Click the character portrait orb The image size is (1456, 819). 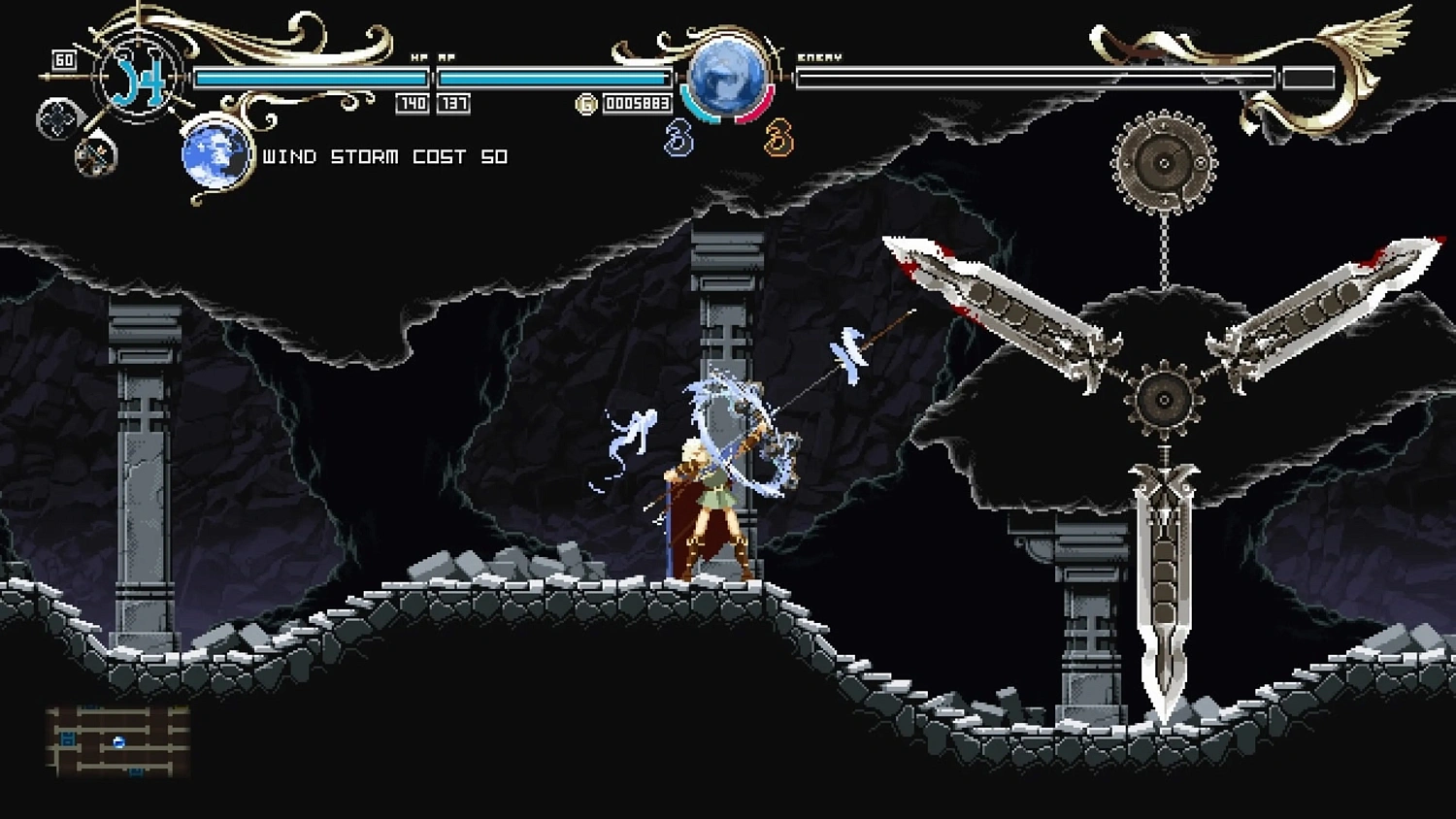point(724,78)
